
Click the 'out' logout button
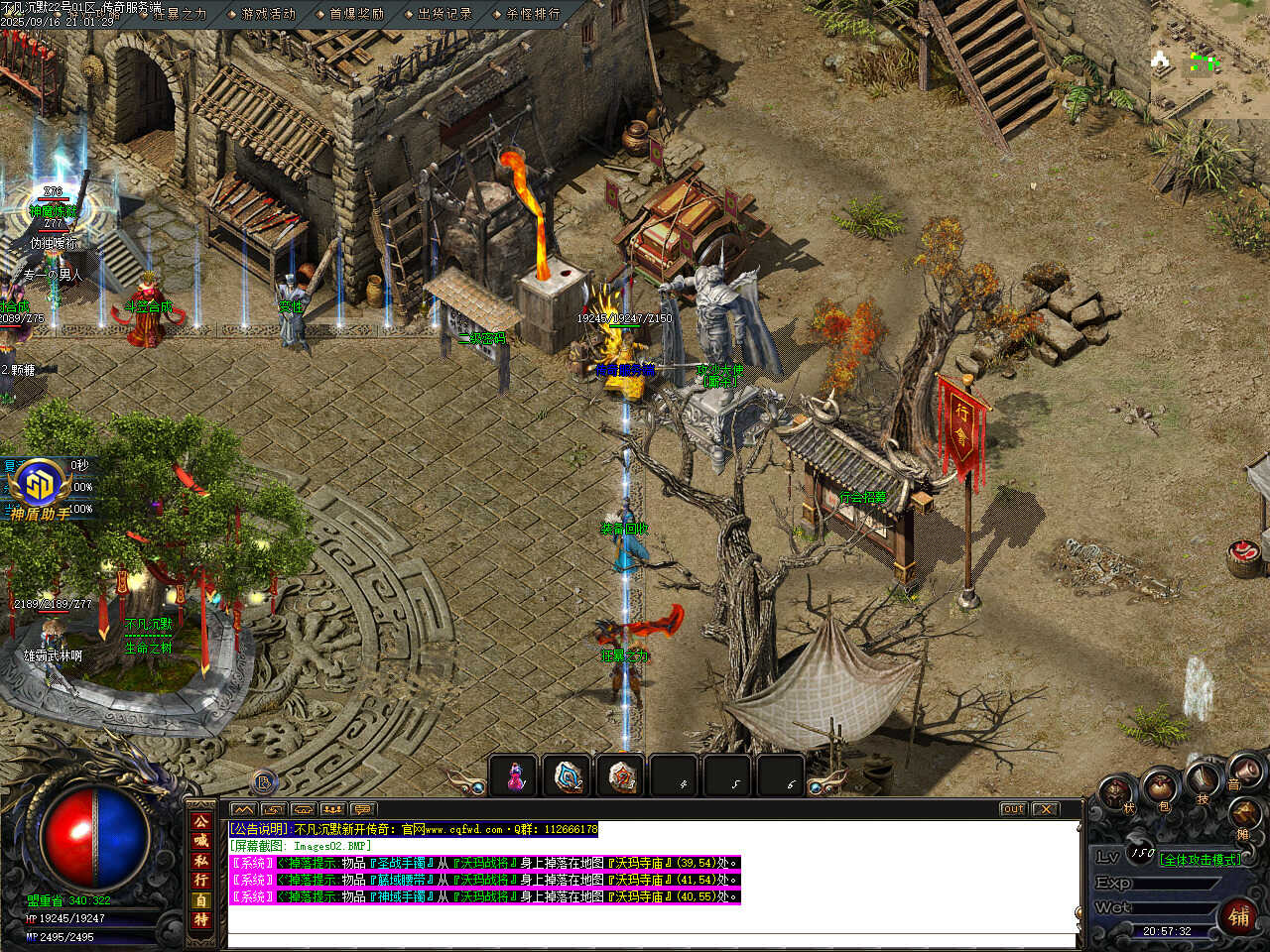click(x=1013, y=809)
